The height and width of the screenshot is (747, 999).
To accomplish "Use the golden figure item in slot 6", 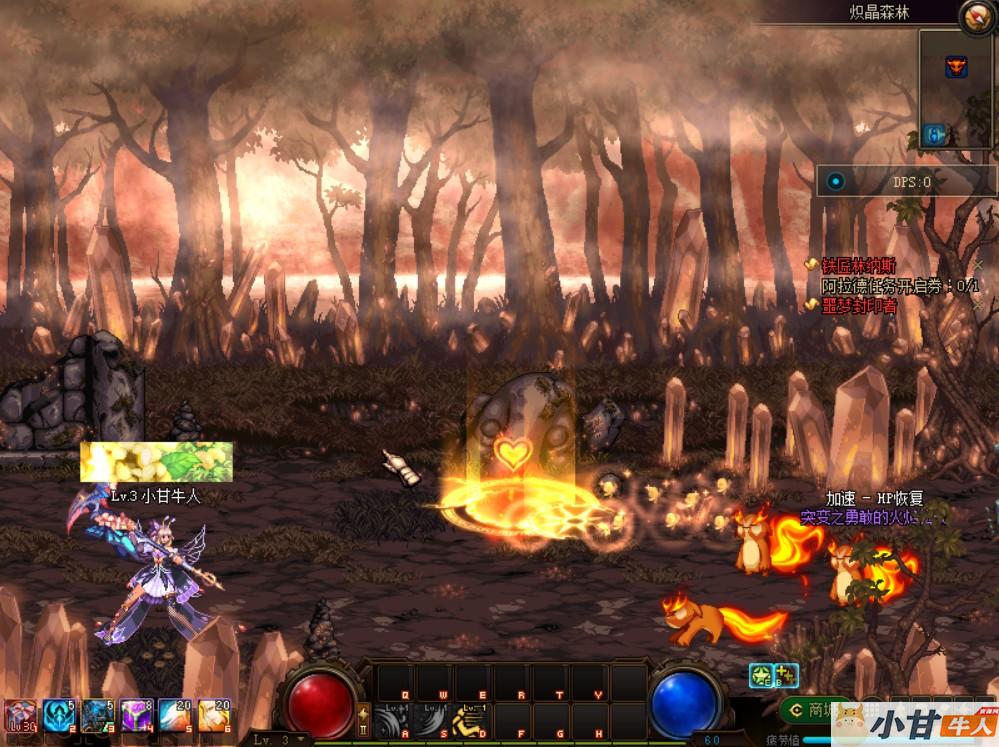I will point(214,717).
